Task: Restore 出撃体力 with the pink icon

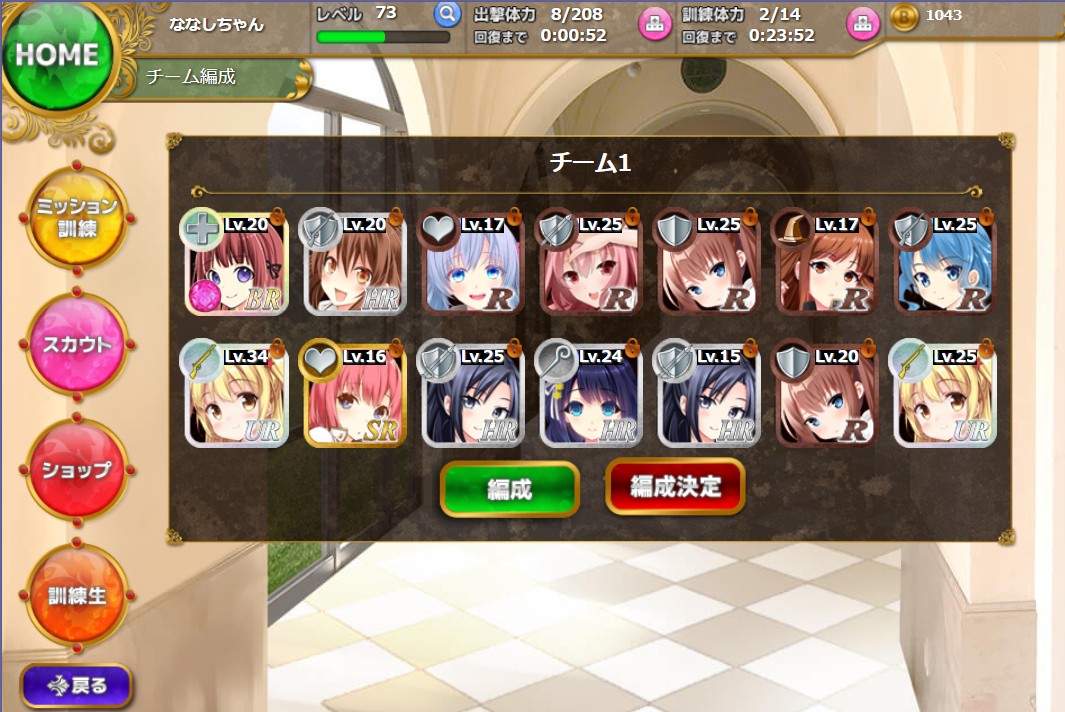Action: [x=654, y=24]
